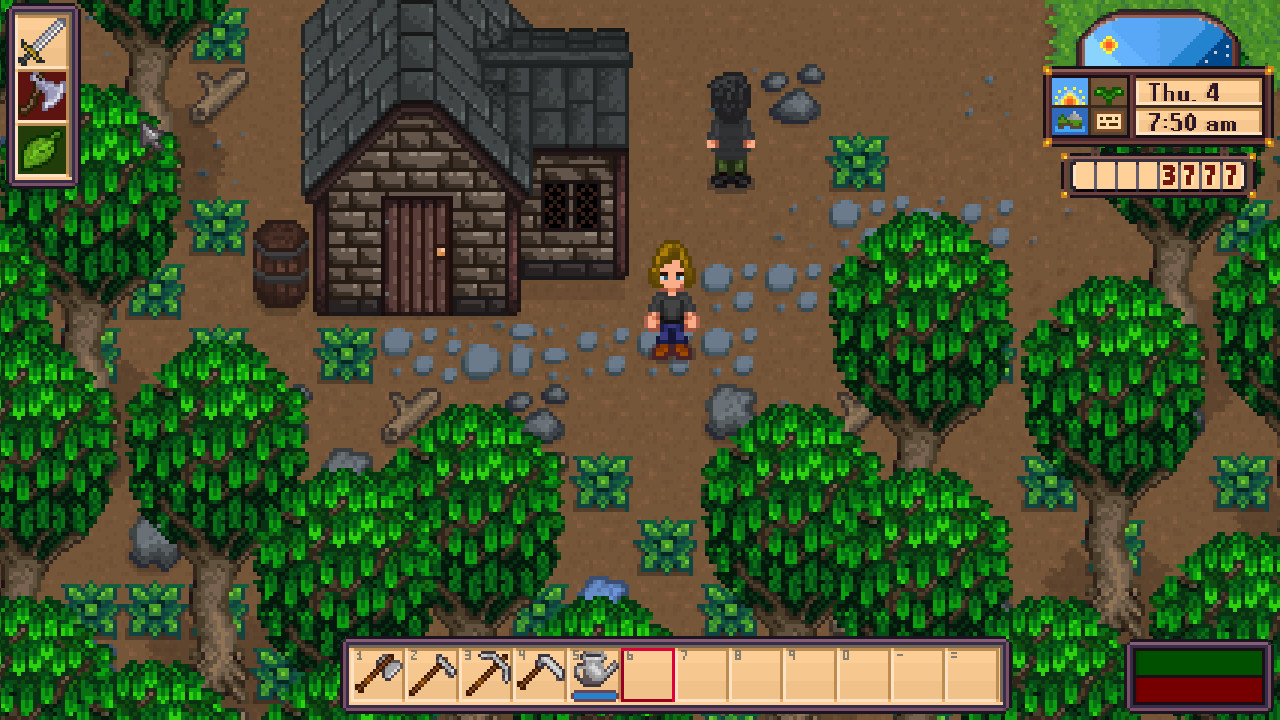Click the sprout season icon

[x=1107, y=93]
